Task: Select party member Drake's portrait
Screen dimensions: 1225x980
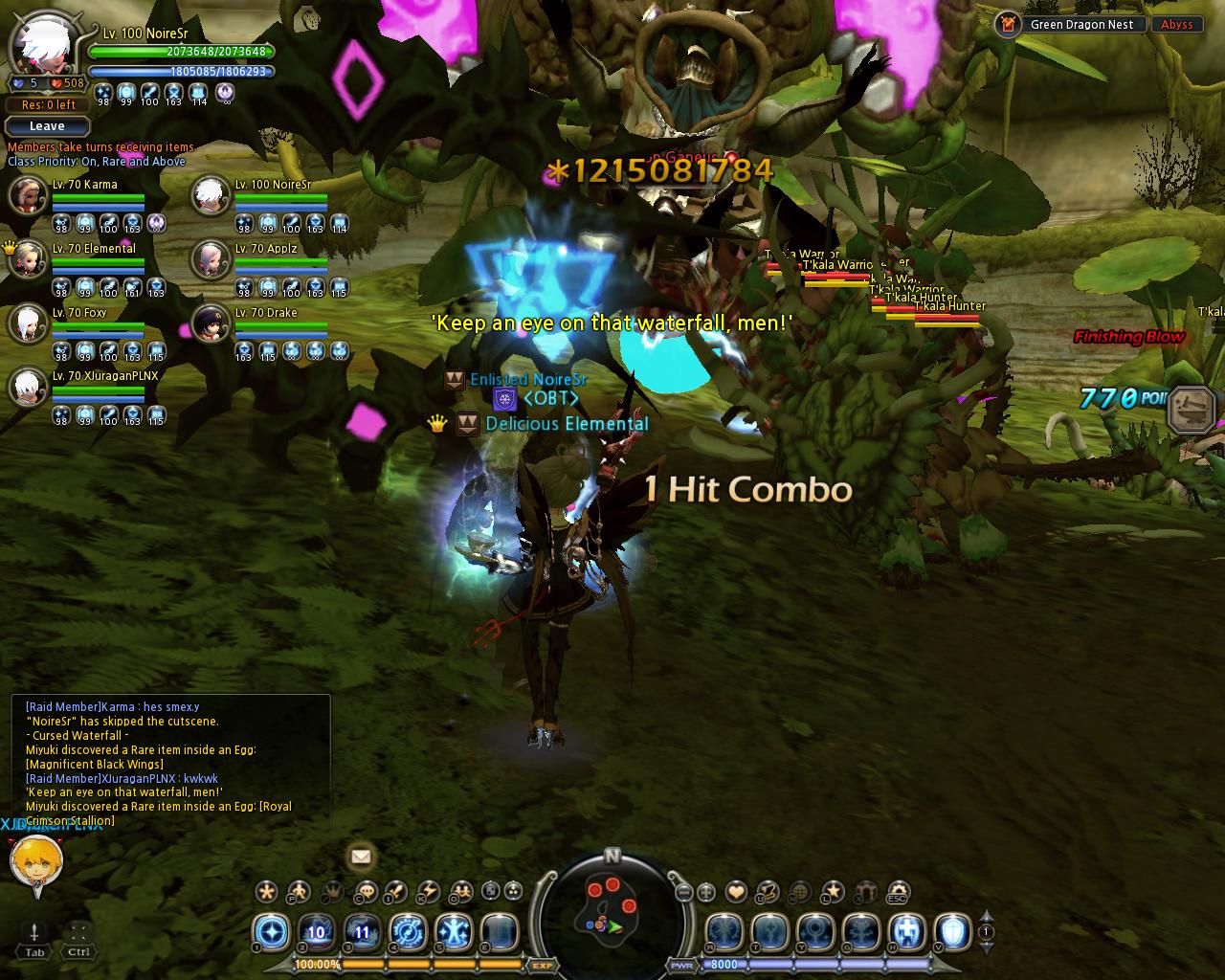Action: [x=210, y=324]
